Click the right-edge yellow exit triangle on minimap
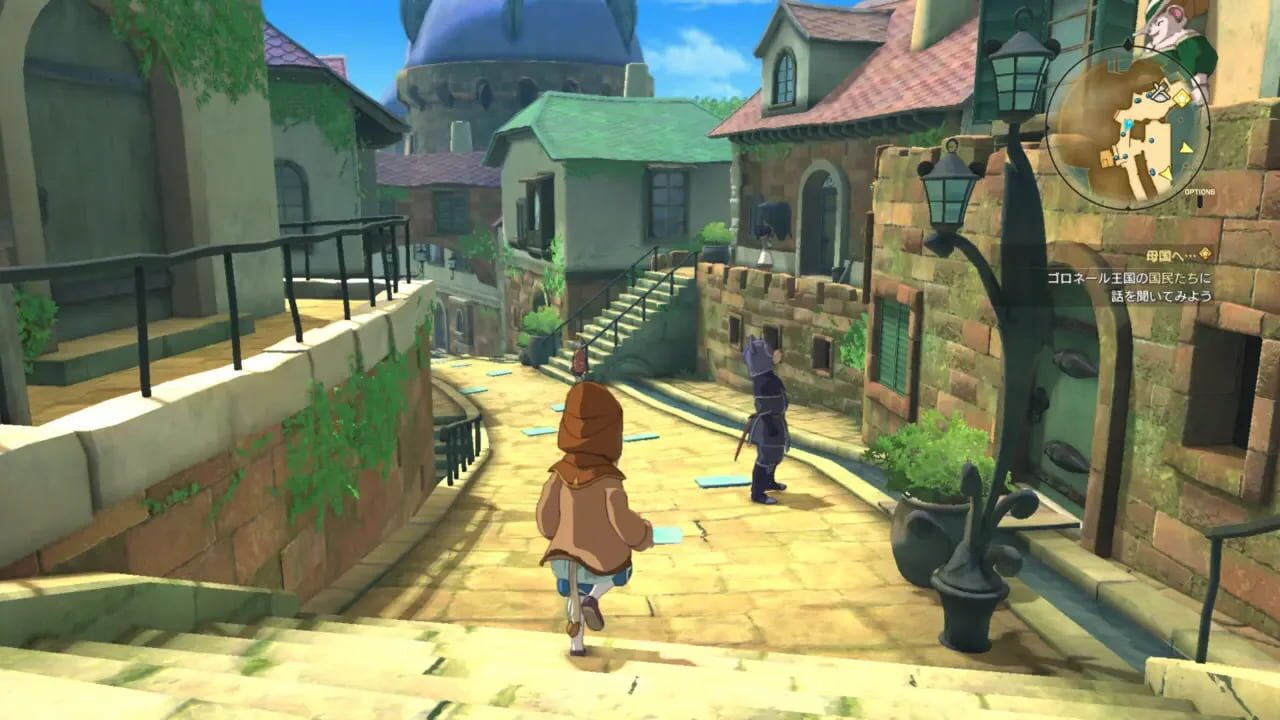The height and width of the screenshot is (720, 1280). tap(1184, 148)
